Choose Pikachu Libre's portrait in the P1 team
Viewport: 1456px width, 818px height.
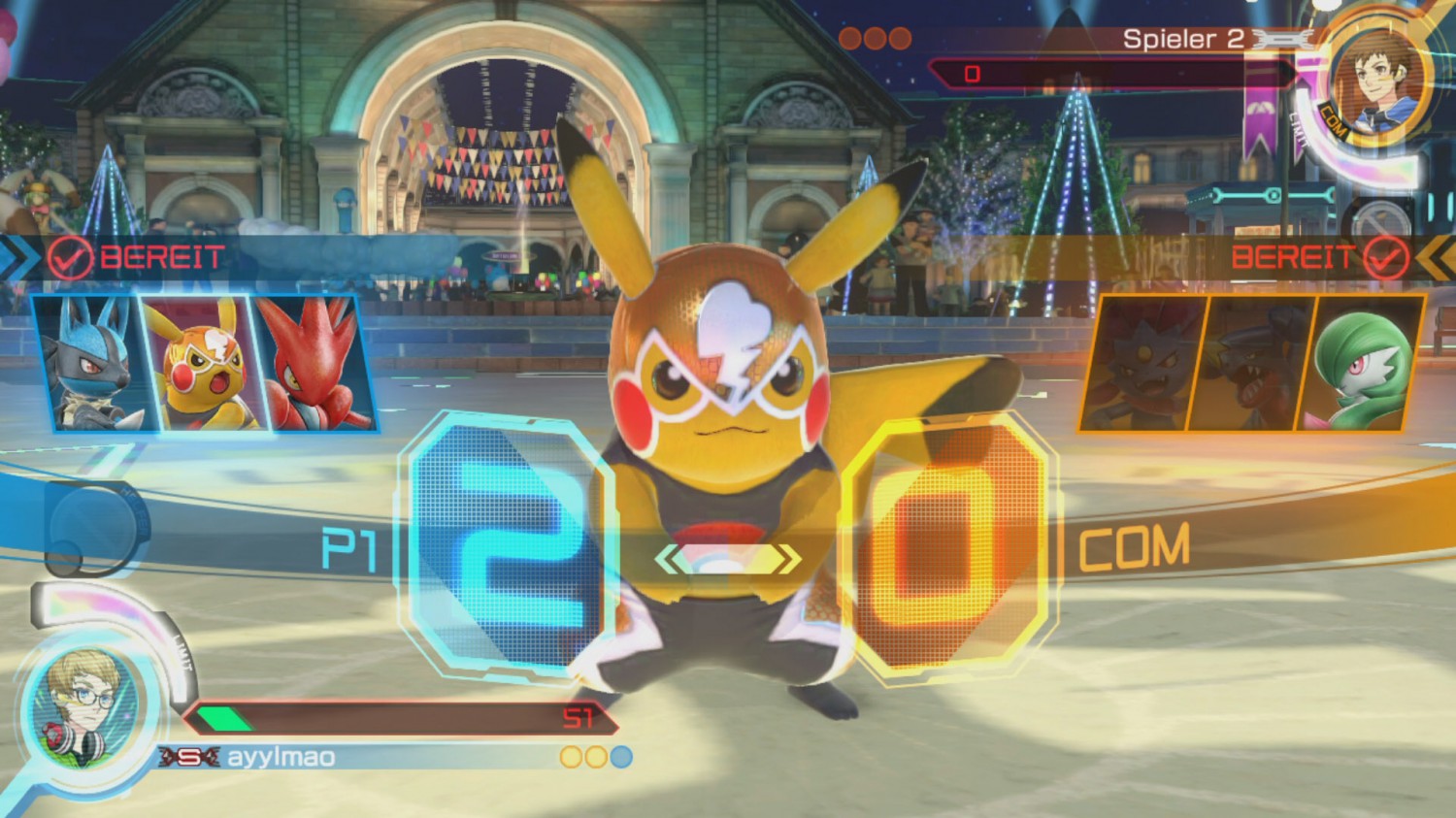[x=199, y=363]
